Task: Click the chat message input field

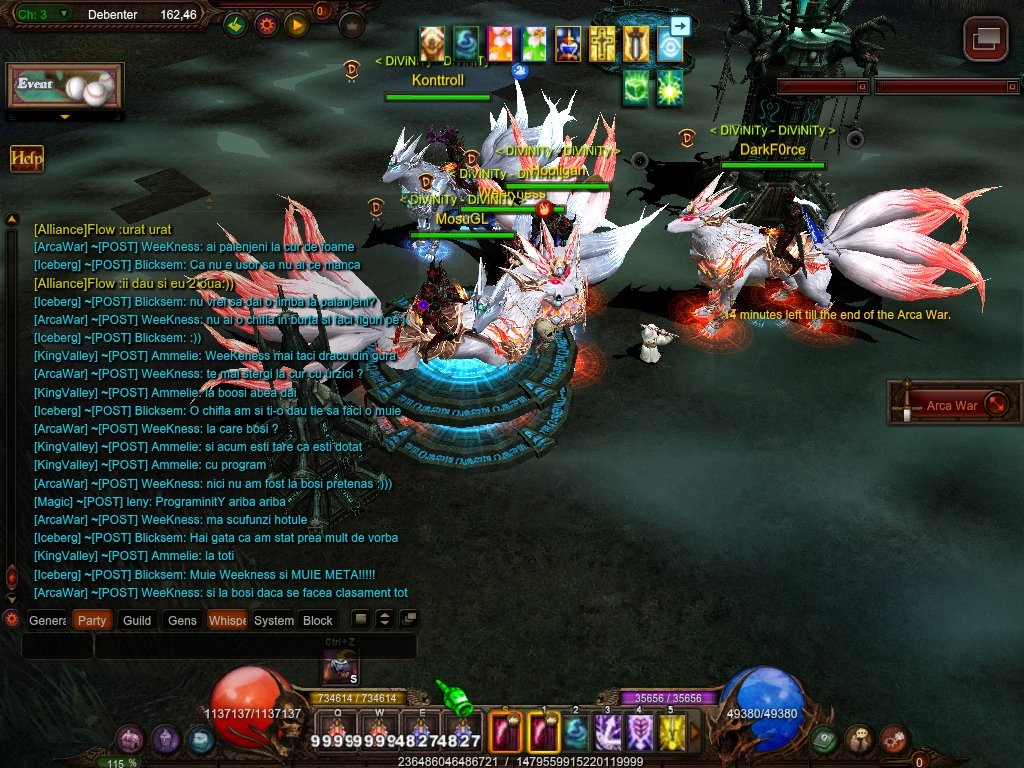Action: click(255, 646)
